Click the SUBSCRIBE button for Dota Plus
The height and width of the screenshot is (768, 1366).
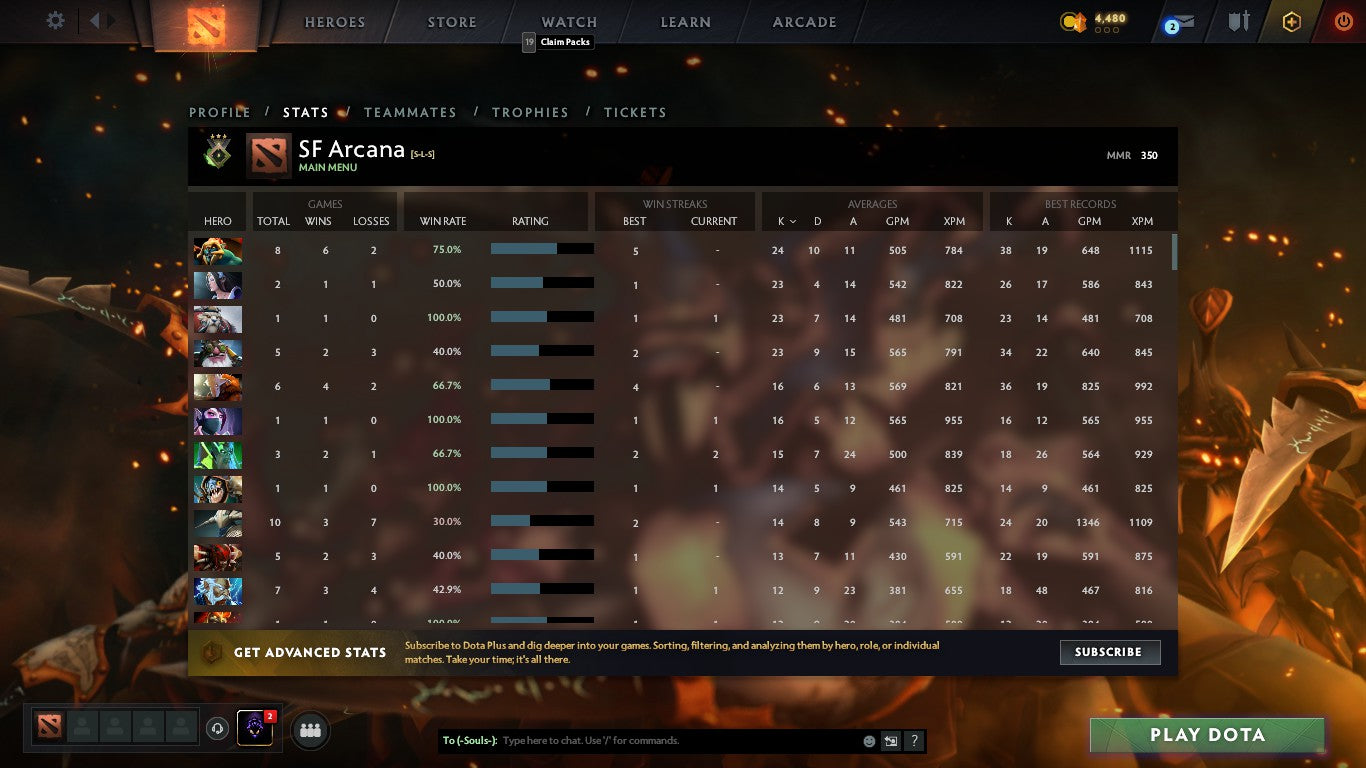pos(1110,652)
